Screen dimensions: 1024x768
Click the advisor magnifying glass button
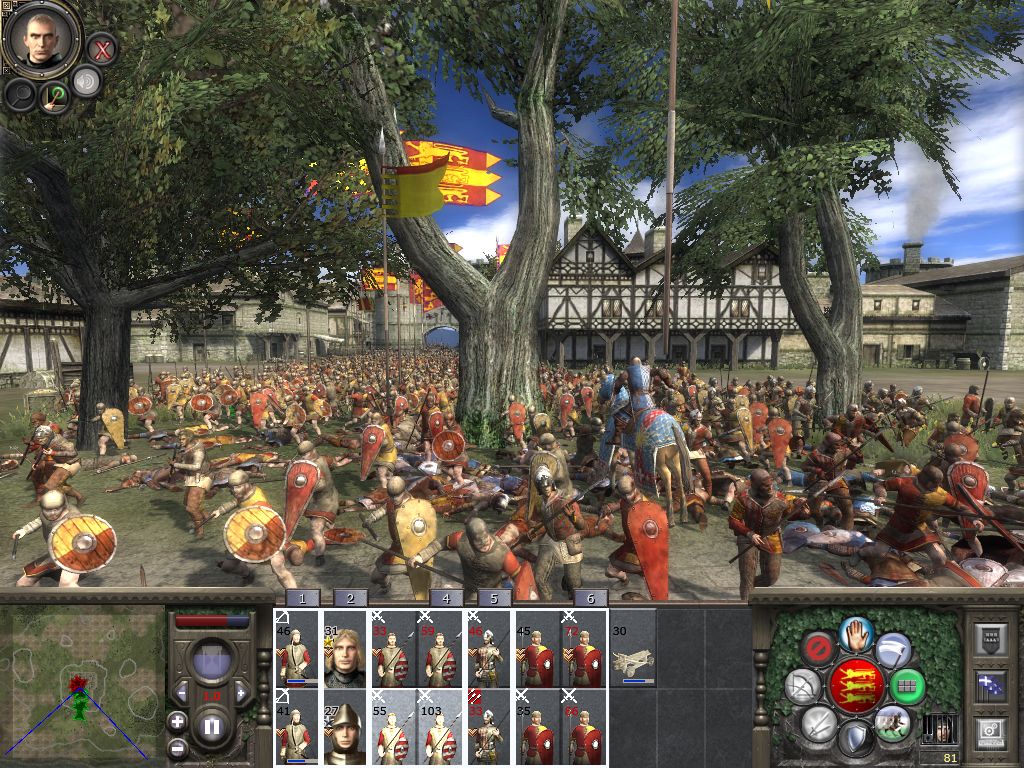tap(20, 95)
